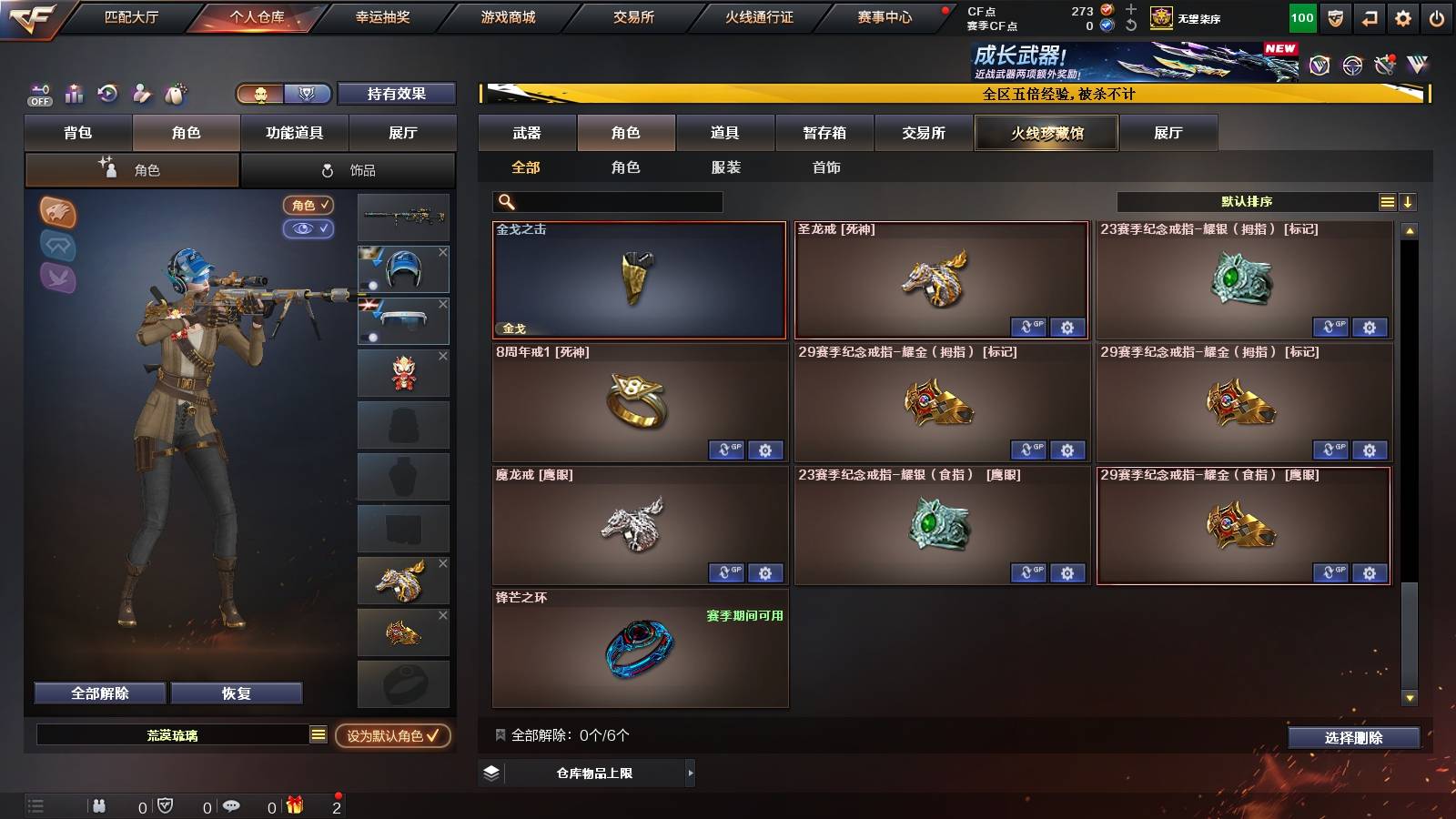Click the 荒漠琉璃 name input field

pyautogui.click(x=173, y=737)
